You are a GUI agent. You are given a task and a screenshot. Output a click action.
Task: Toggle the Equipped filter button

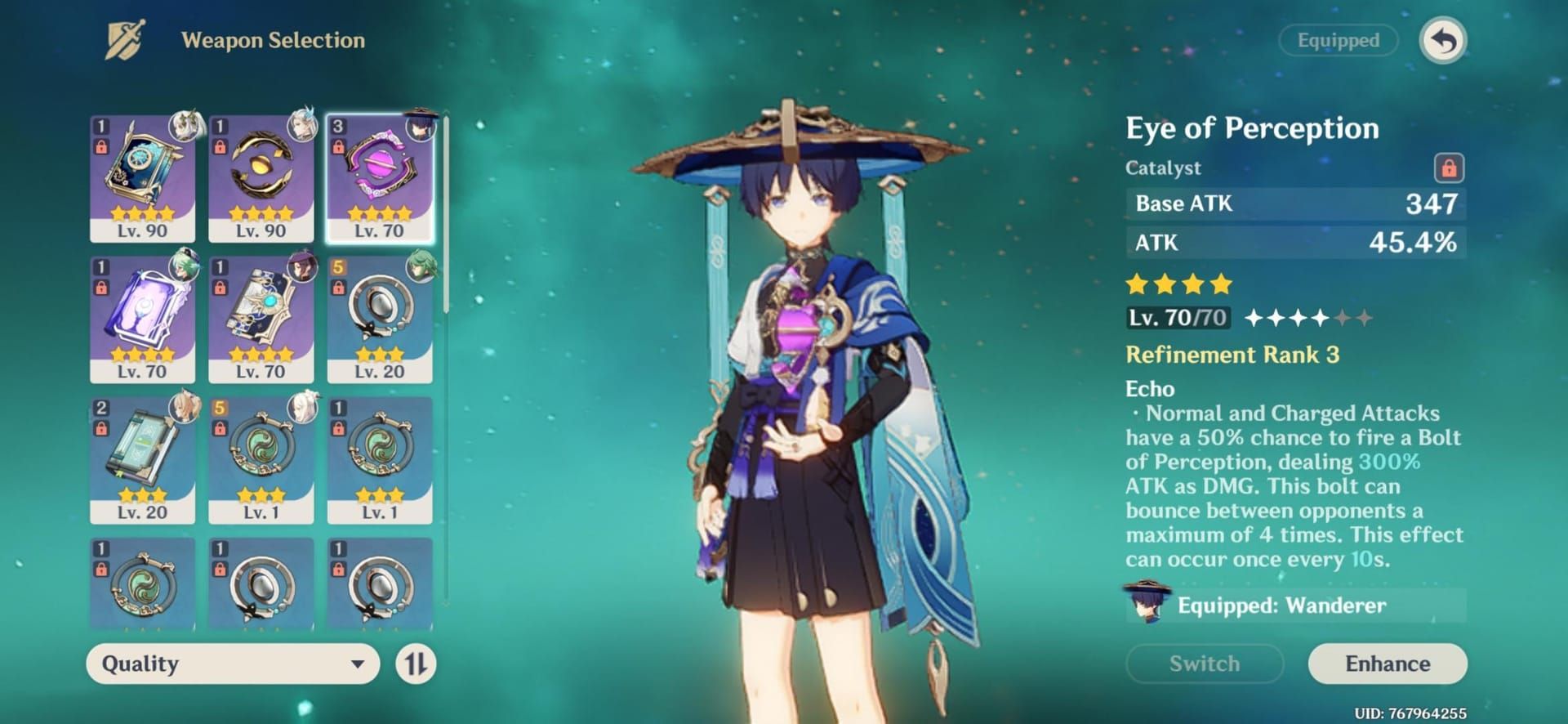click(1338, 40)
